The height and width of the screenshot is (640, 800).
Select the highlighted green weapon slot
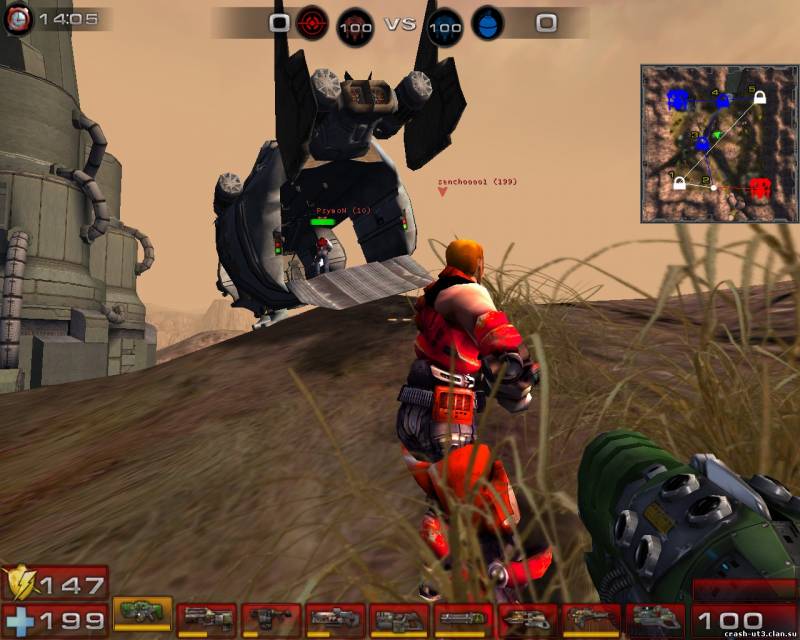[x=141, y=613]
